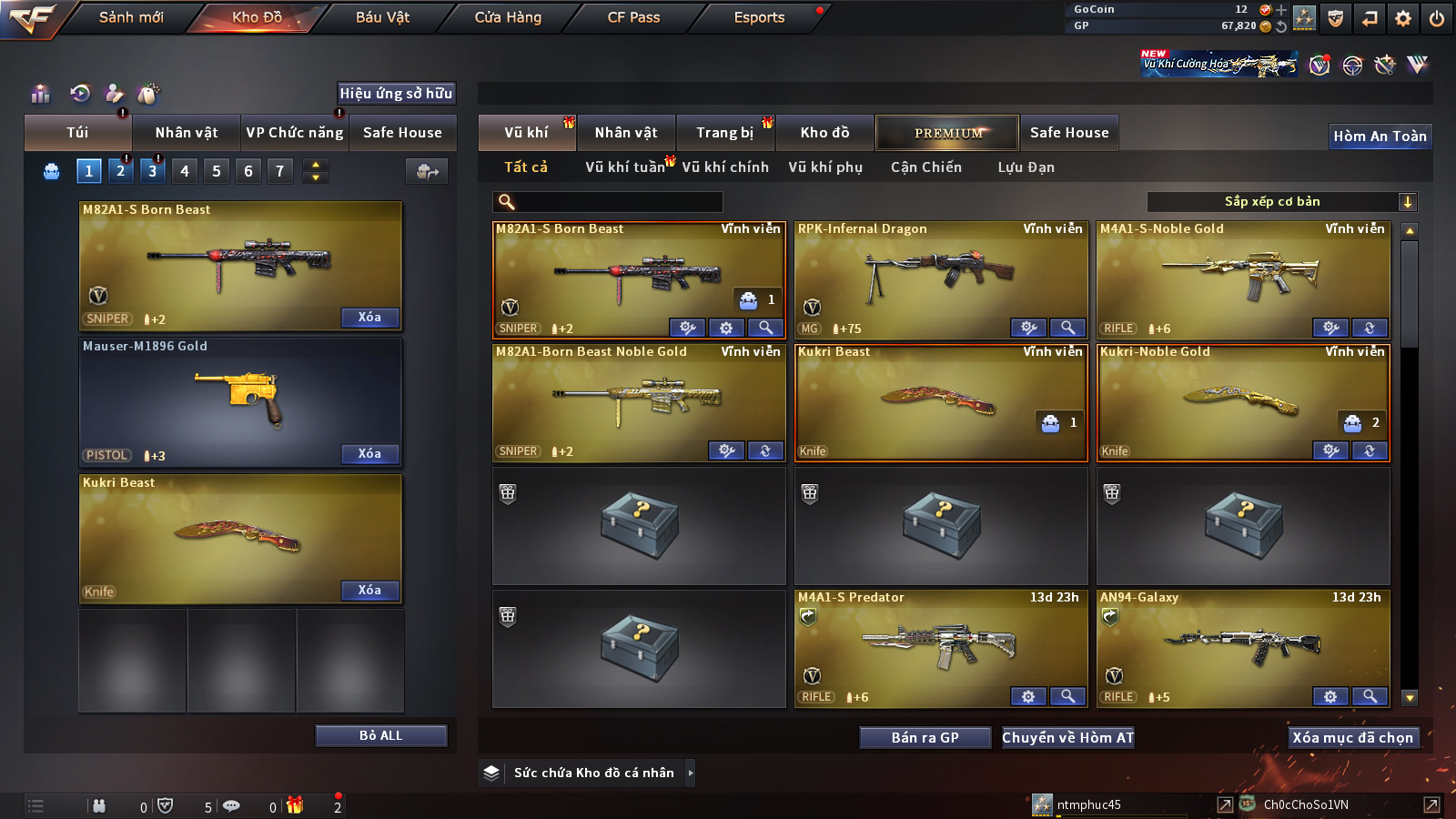Click Xóa mục đã chọn
The width and height of the screenshot is (1456, 819).
click(1352, 738)
